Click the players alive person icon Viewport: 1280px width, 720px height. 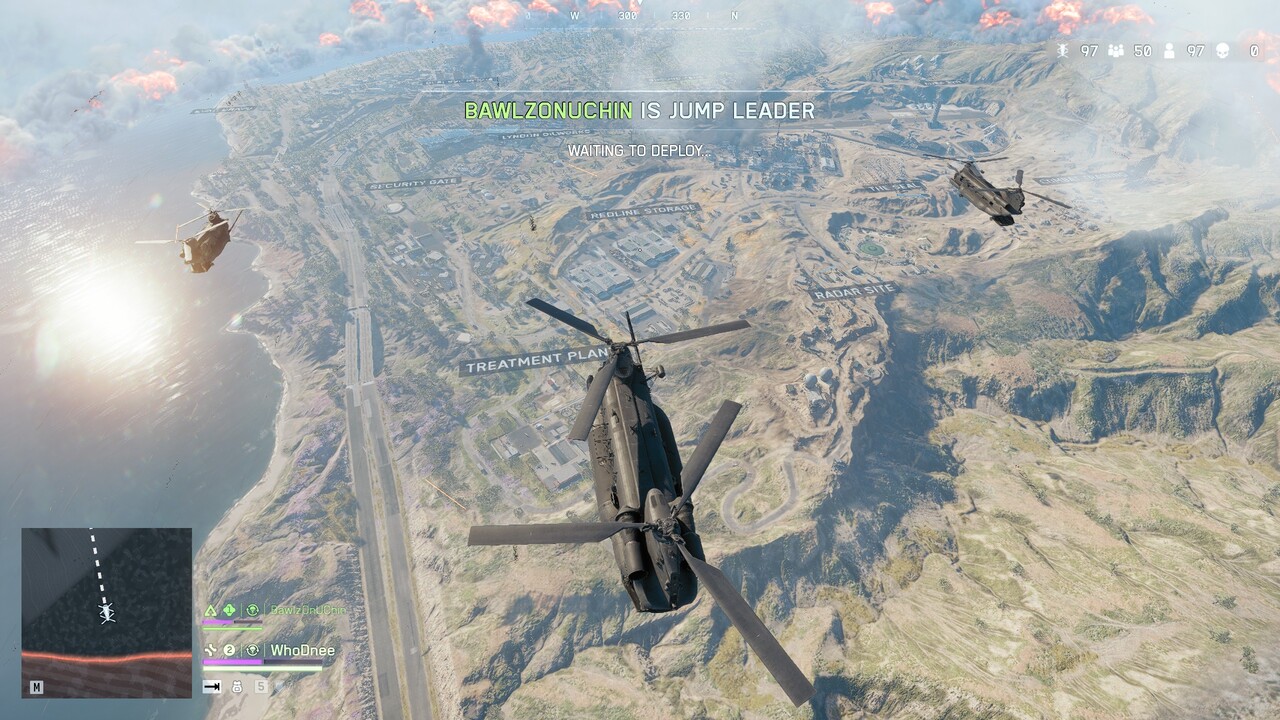(1169, 52)
